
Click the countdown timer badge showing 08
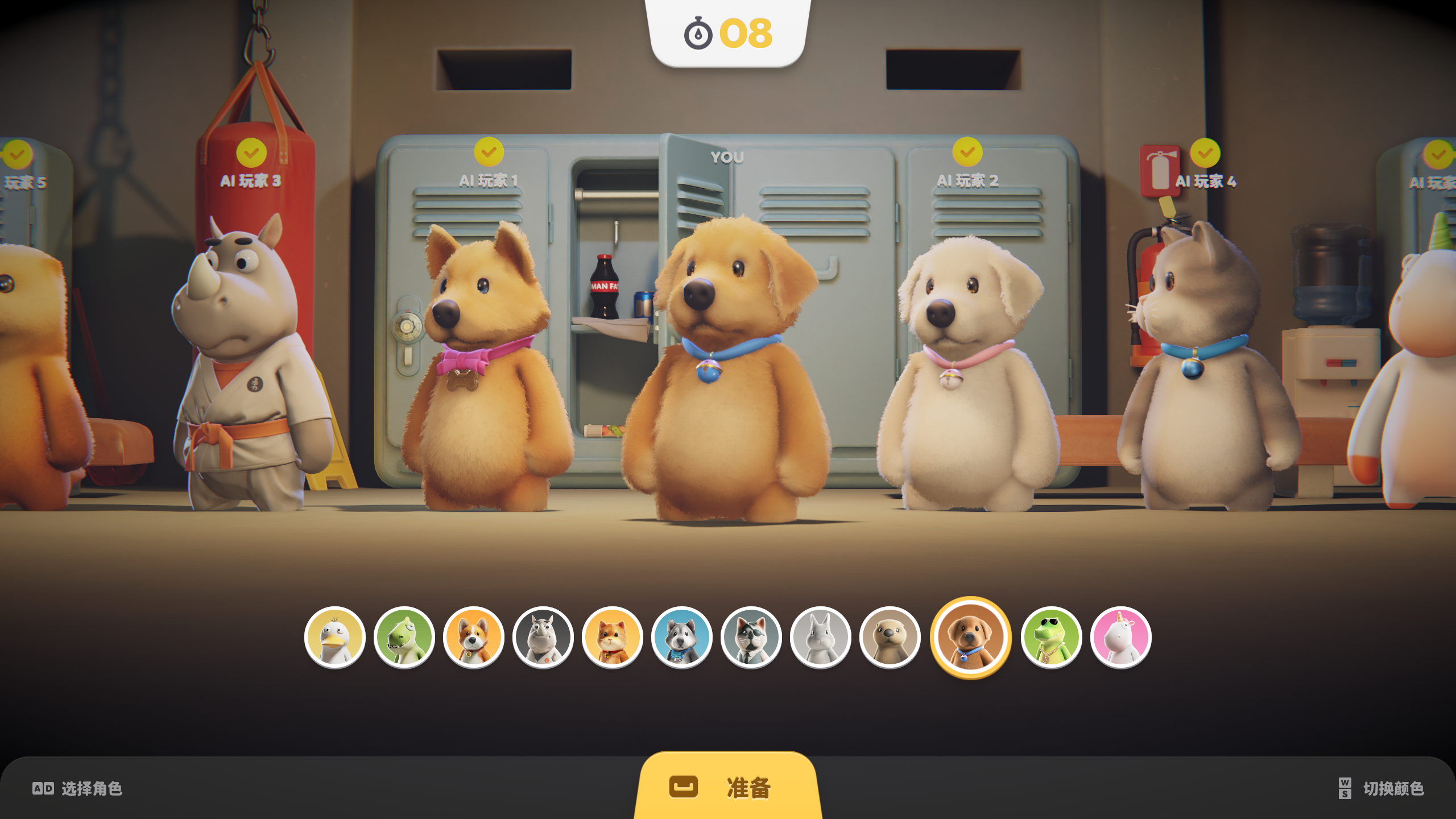pos(728,33)
